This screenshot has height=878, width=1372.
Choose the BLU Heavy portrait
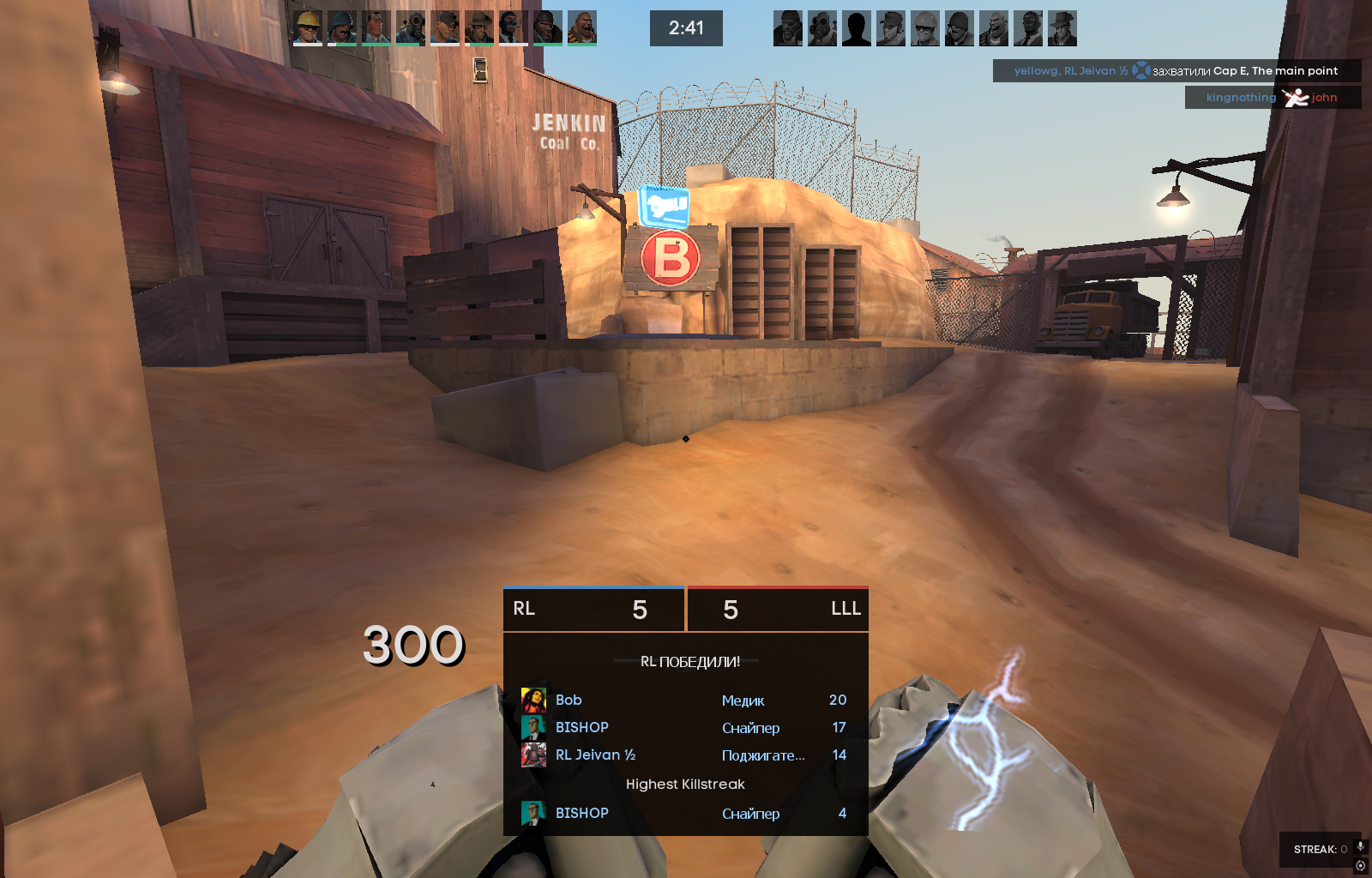[582, 27]
